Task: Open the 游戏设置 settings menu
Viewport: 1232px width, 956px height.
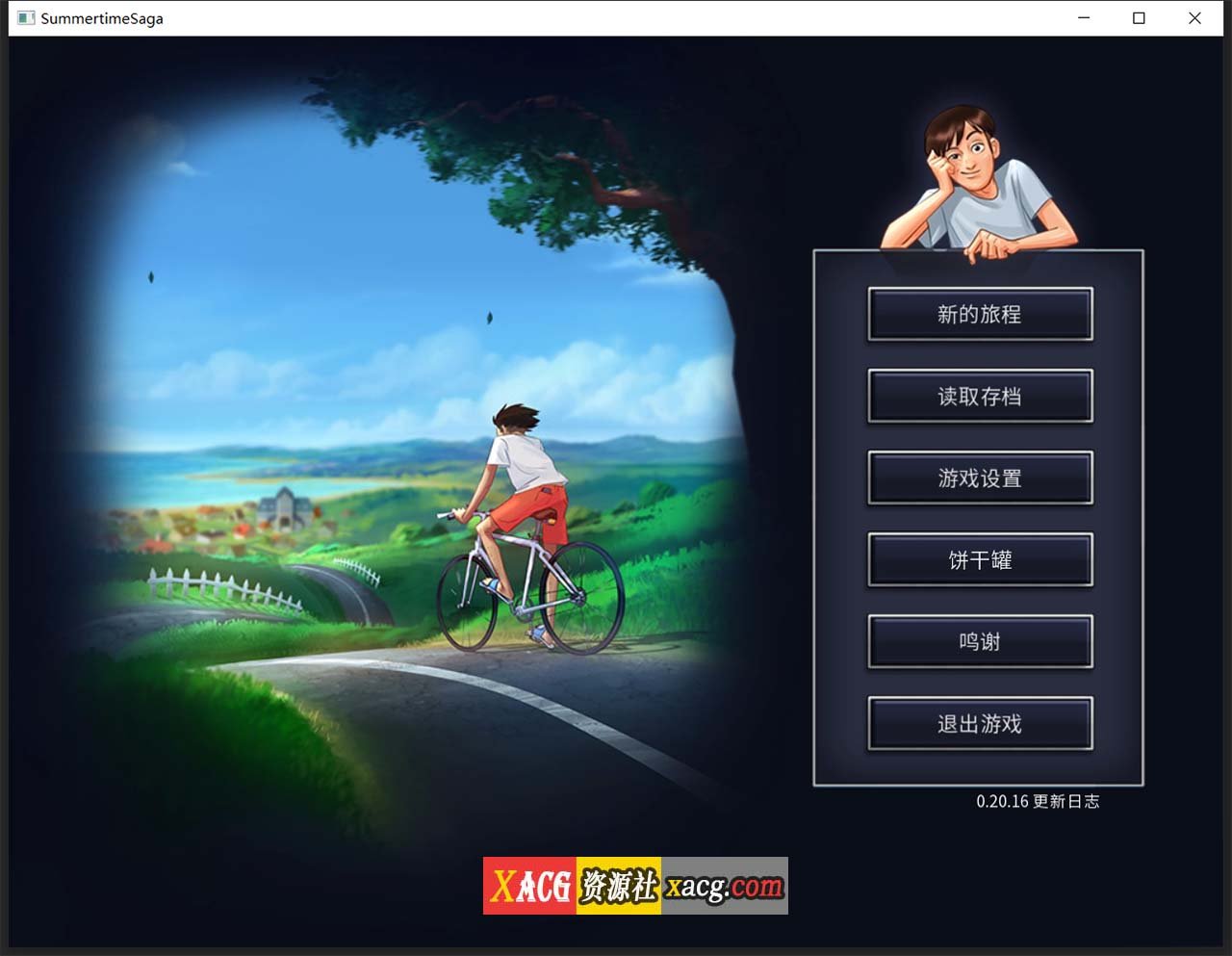Action: click(979, 478)
